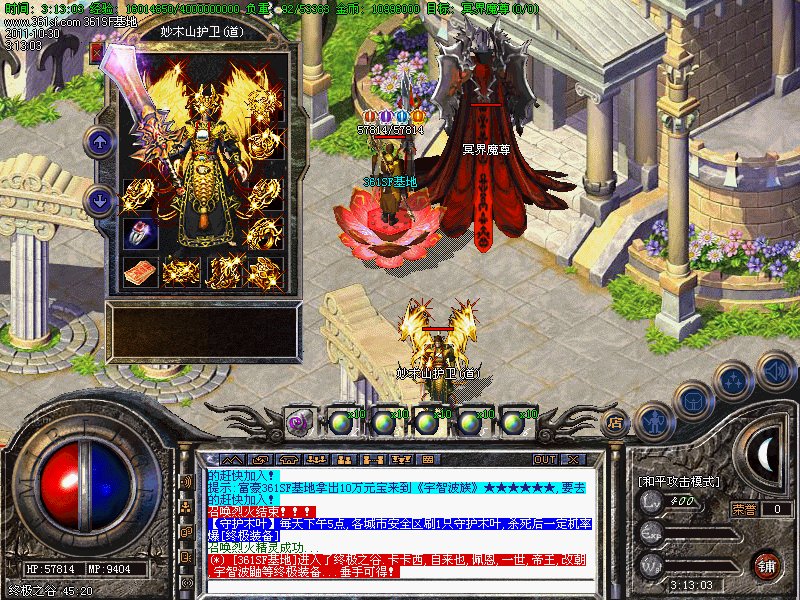Close the character equipment panel
The height and width of the screenshot is (600, 800).
pos(97,53)
